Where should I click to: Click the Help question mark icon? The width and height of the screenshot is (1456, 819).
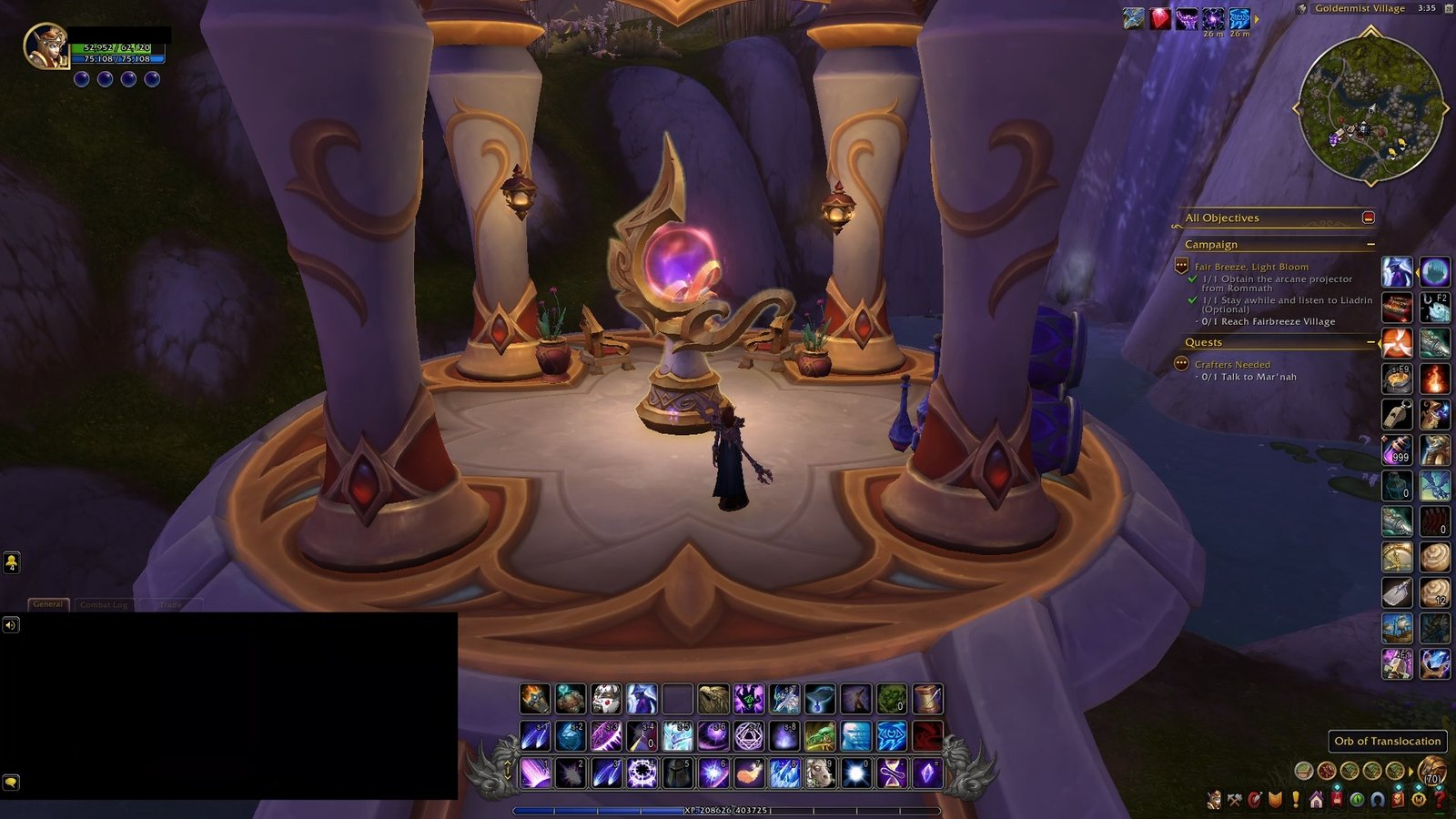[1439, 799]
